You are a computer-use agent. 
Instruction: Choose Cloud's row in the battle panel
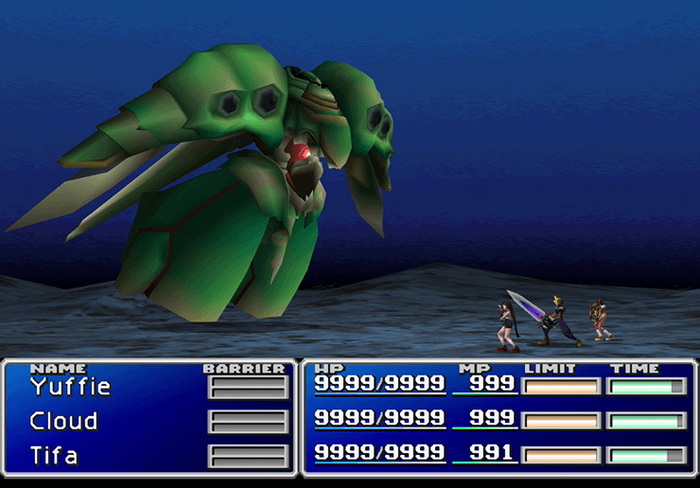tap(64, 421)
